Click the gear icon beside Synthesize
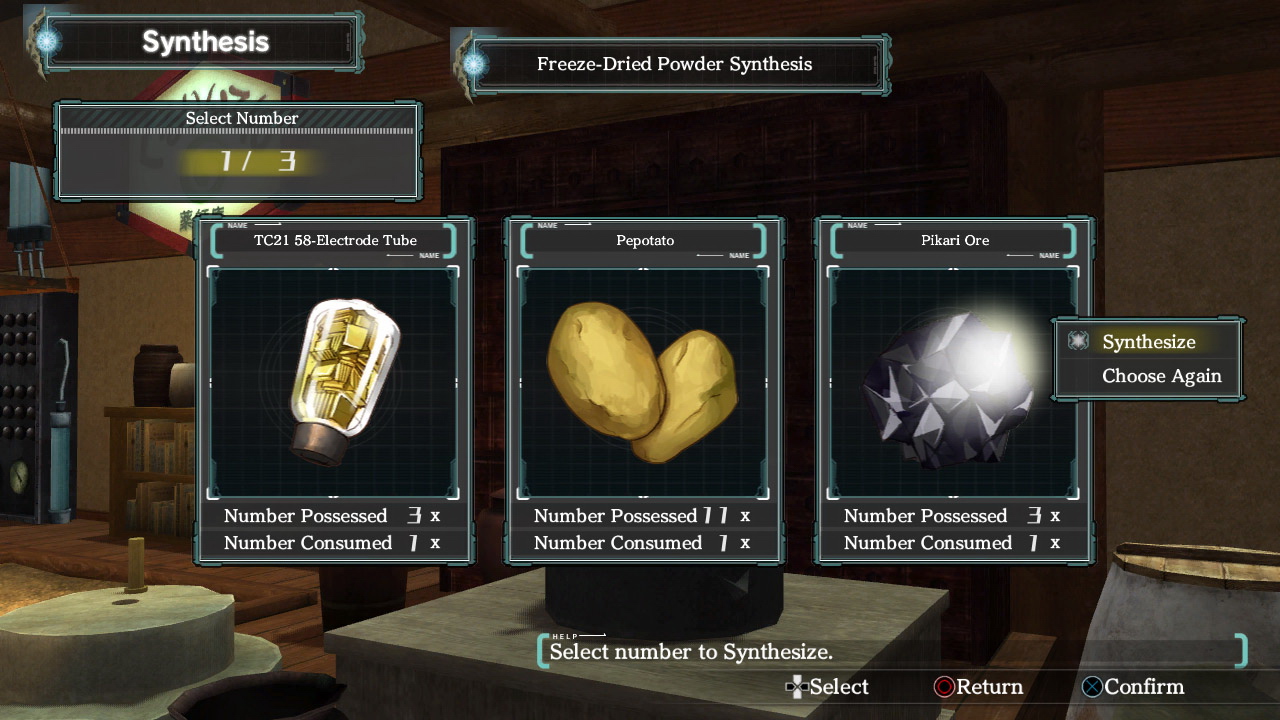The image size is (1280, 720). [x=1077, y=341]
